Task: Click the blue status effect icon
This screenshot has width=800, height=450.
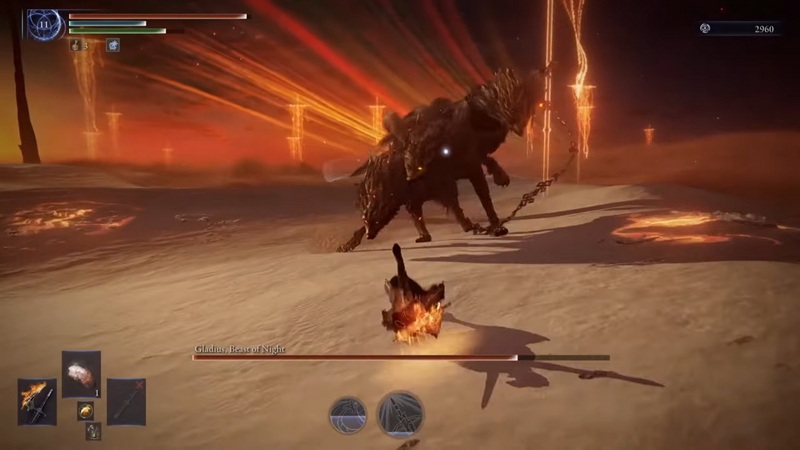Action: (x=113, y=45)
